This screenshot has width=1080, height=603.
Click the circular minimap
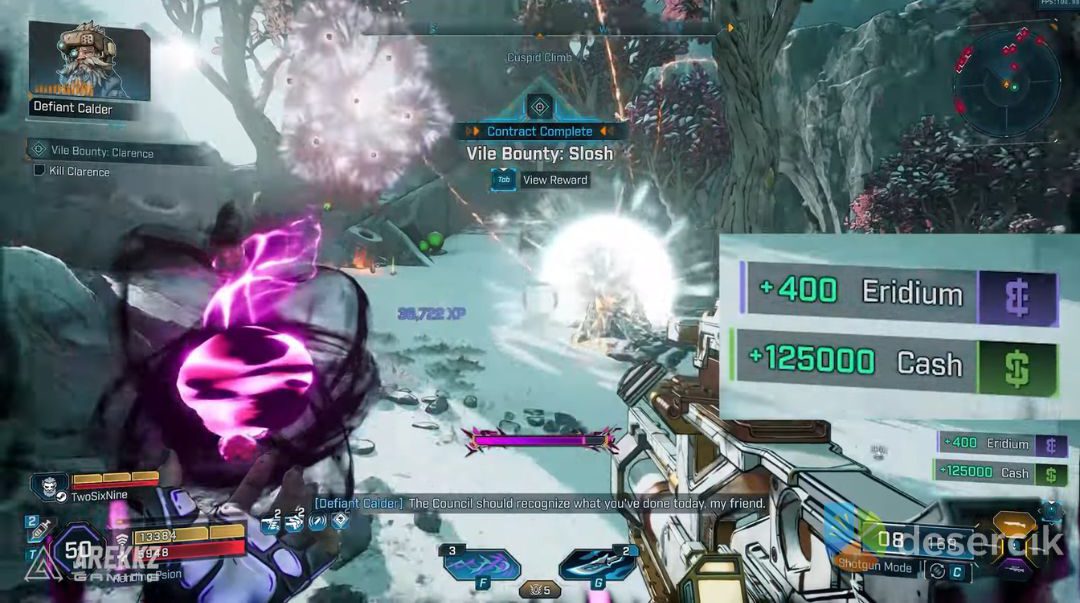1006,81
